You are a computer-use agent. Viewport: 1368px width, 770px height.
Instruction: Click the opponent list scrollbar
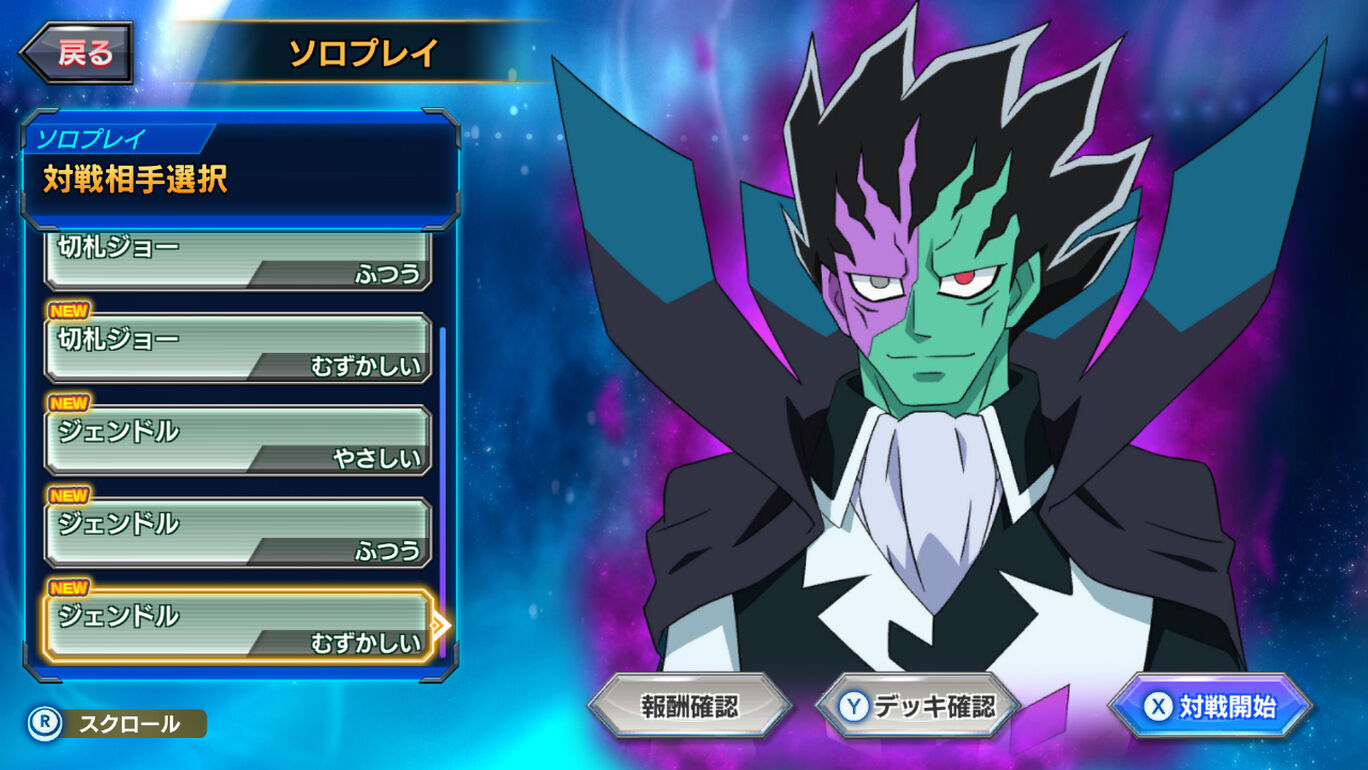click(x=443, y=490)
